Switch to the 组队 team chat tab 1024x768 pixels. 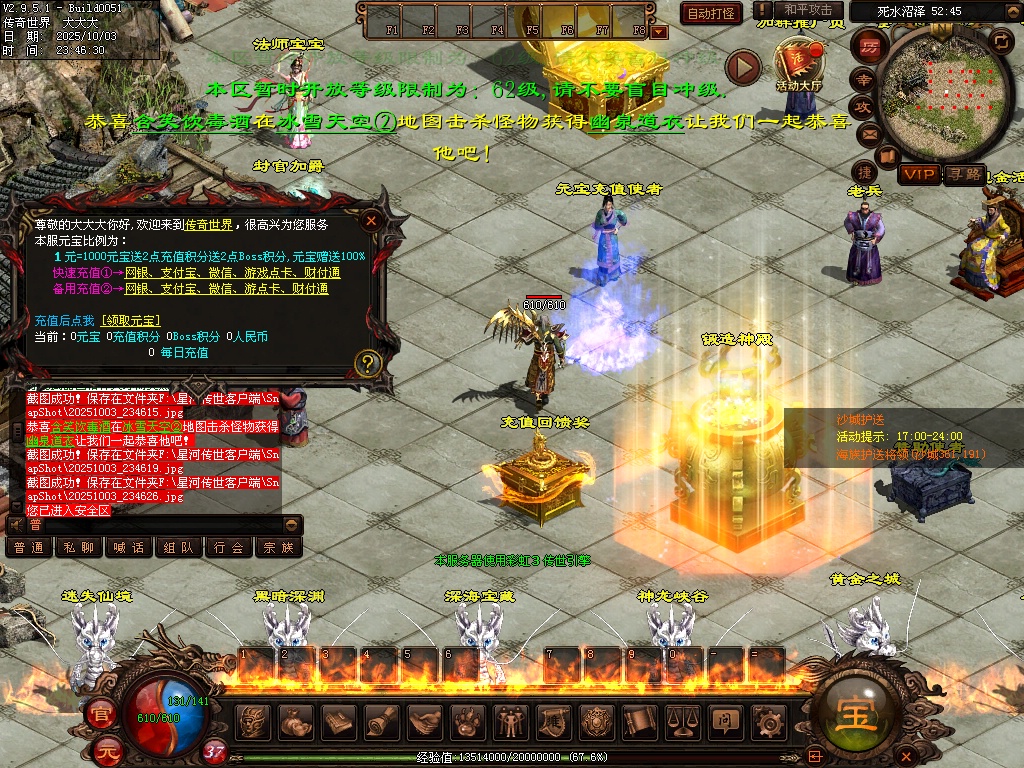[x=179, y=547]
